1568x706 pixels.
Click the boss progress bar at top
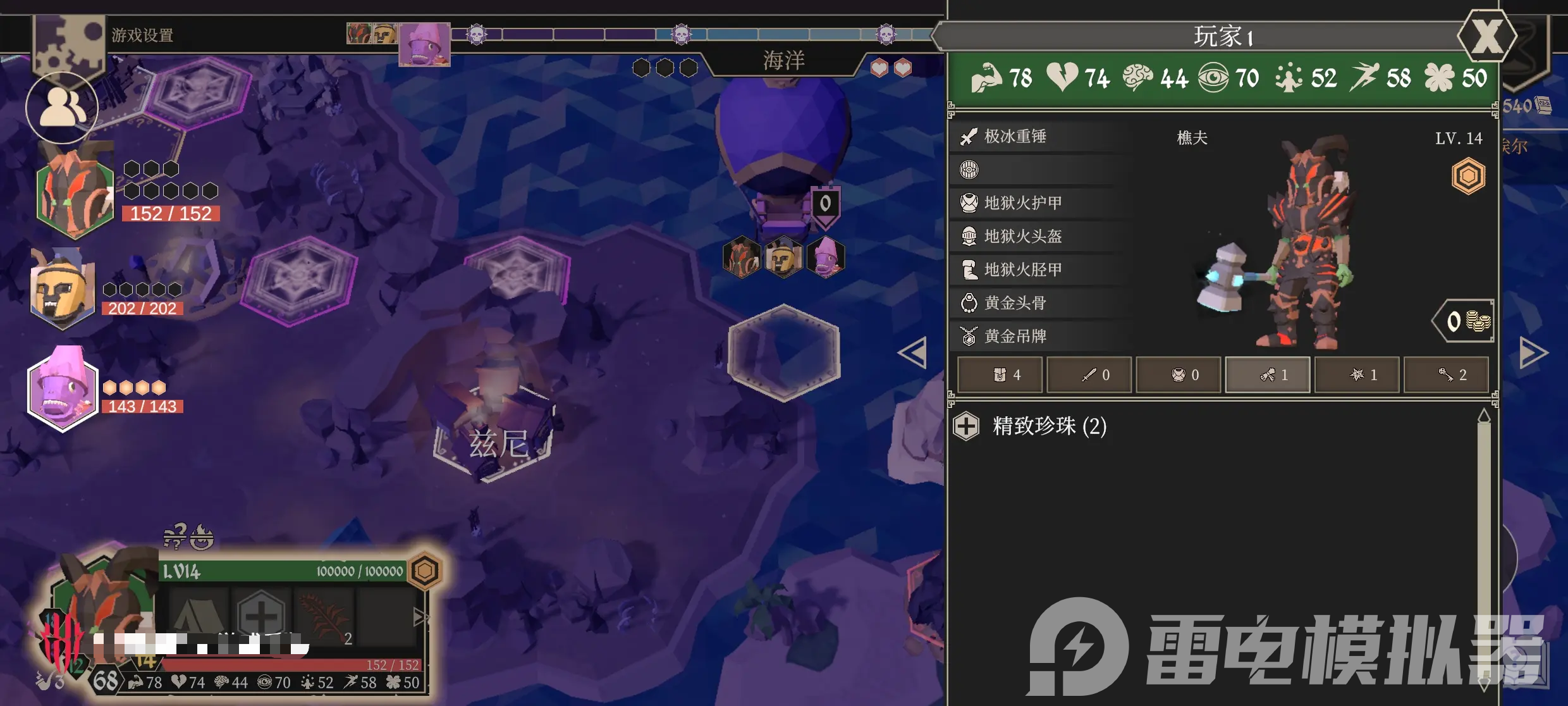683,35
